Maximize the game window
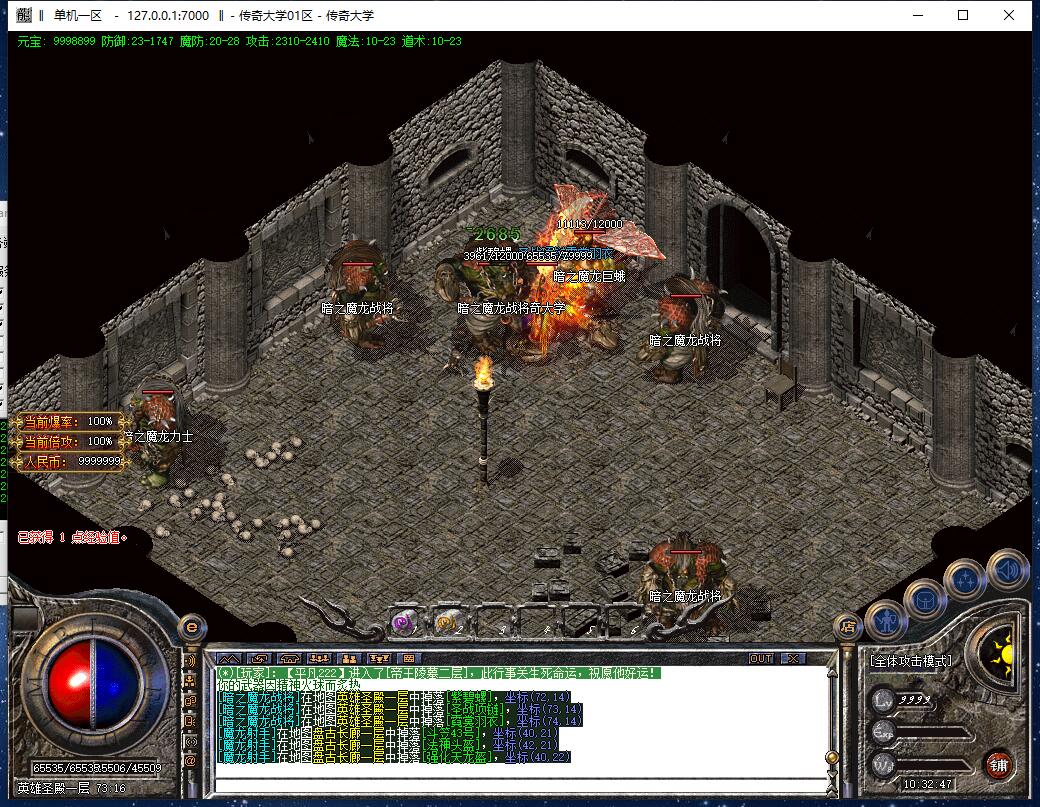The height and width of the screenshot is (807, 1040). [963, 15]
